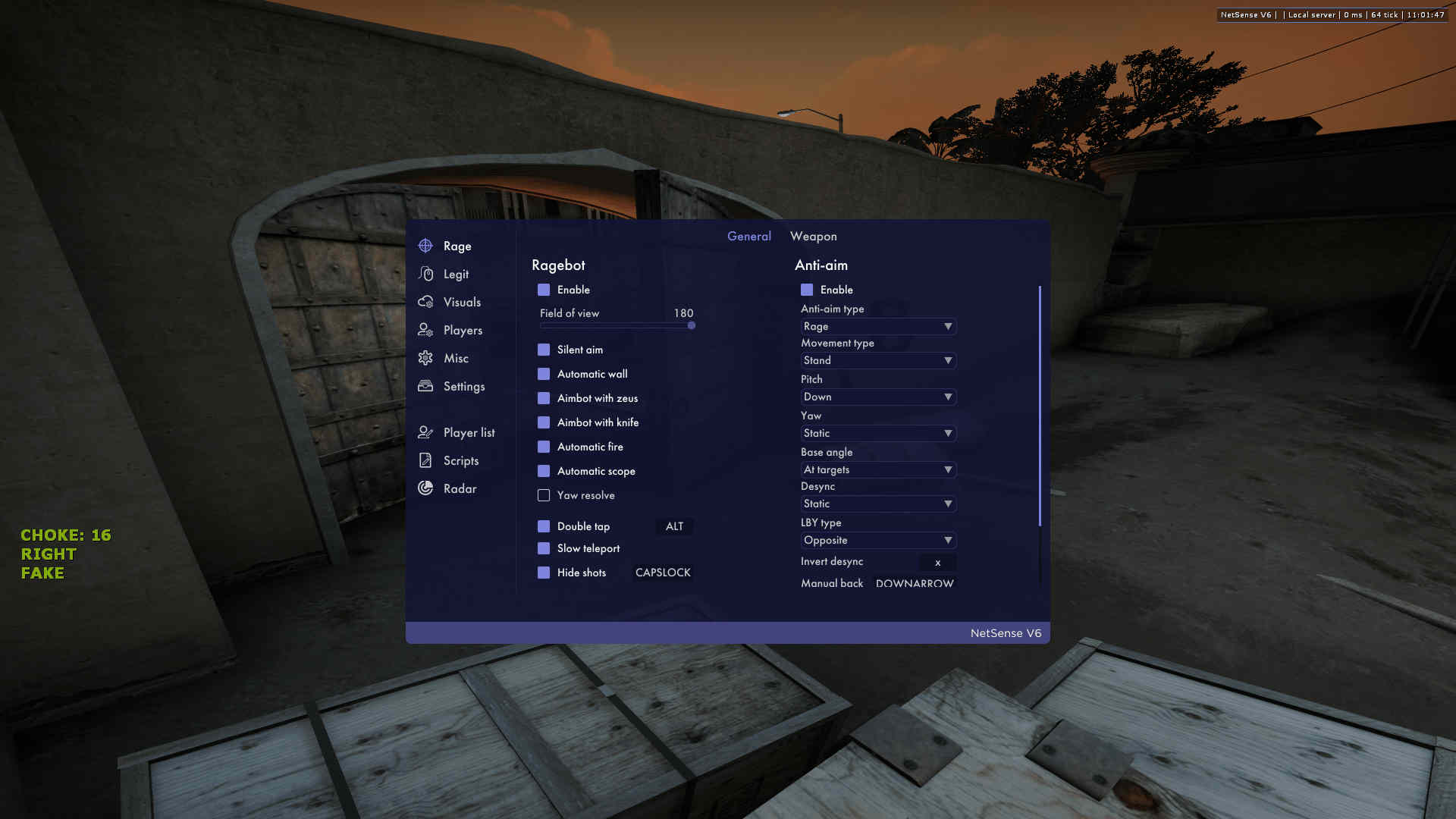The height and width of the screenshot is (819, 1456).
Task: Expand the Yaw dropdown
Action: click(878, 433)
